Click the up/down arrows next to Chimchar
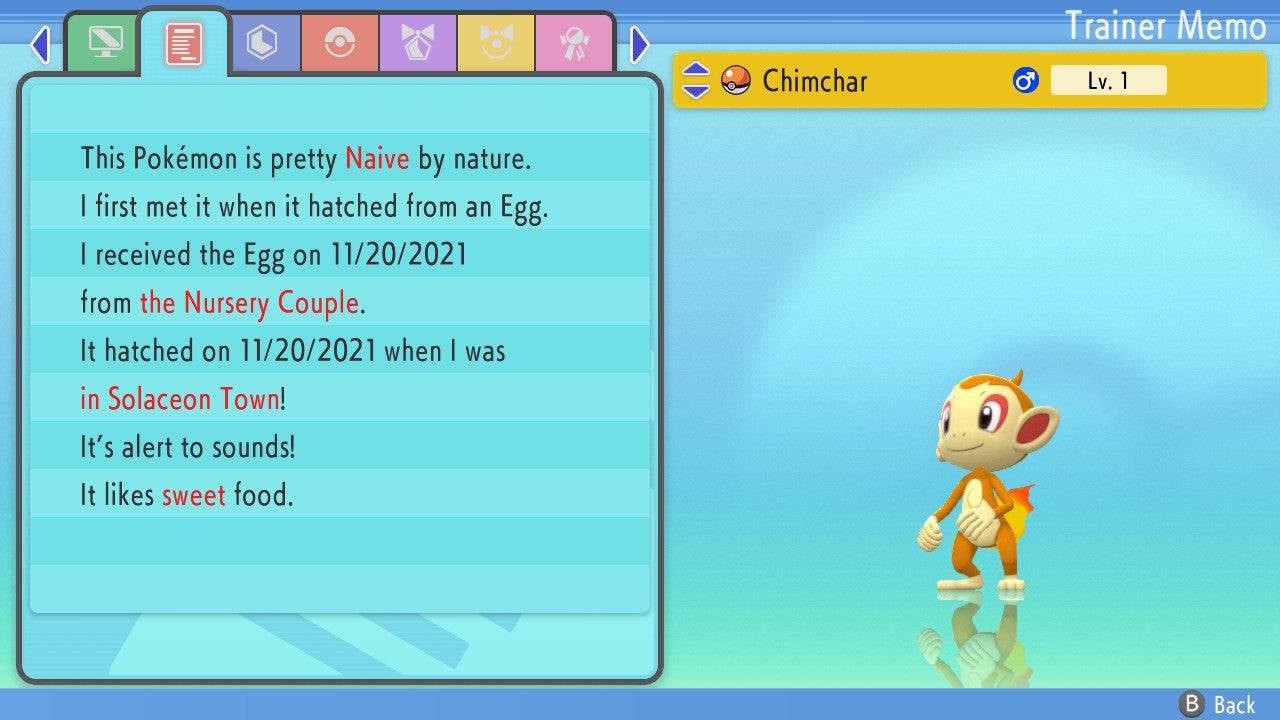1280x720 pixels. (695, 80)
